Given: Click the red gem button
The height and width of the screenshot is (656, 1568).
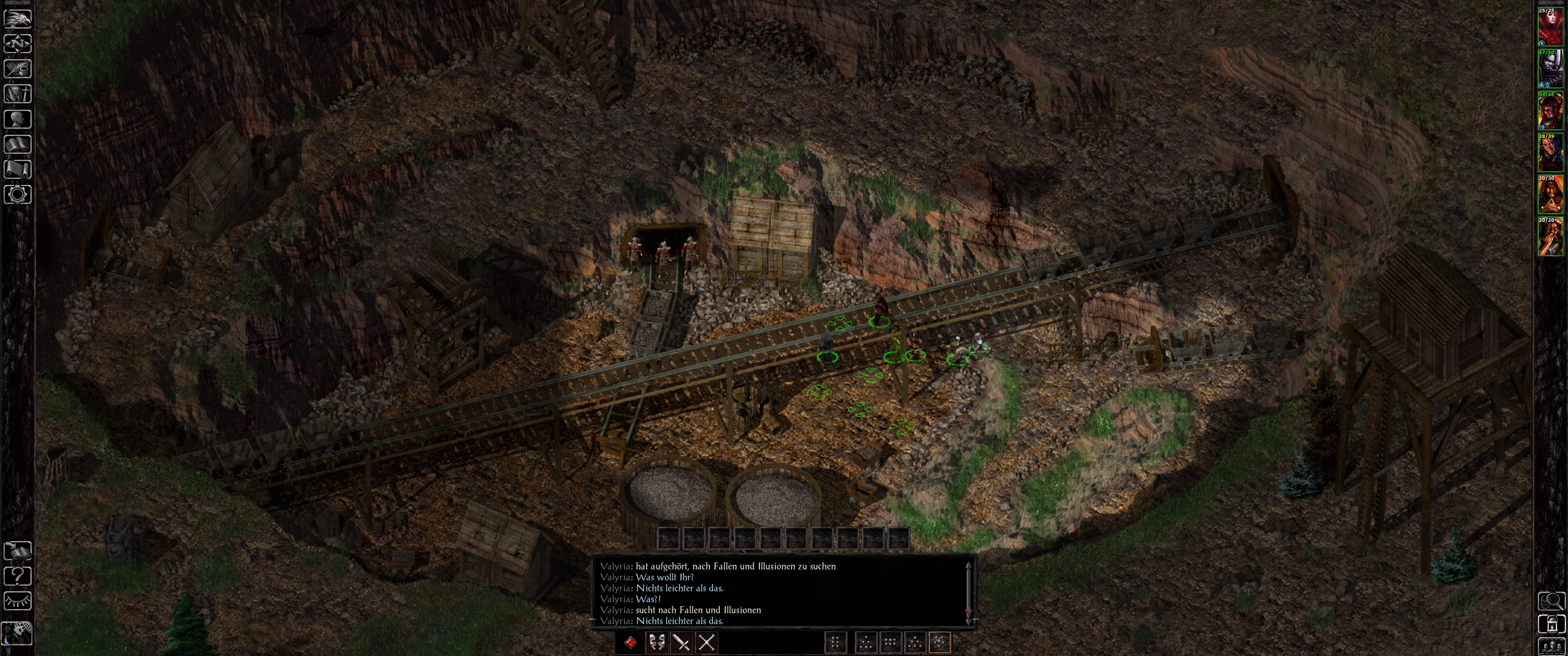Looking at the screenshot, I should click(630, 643).
